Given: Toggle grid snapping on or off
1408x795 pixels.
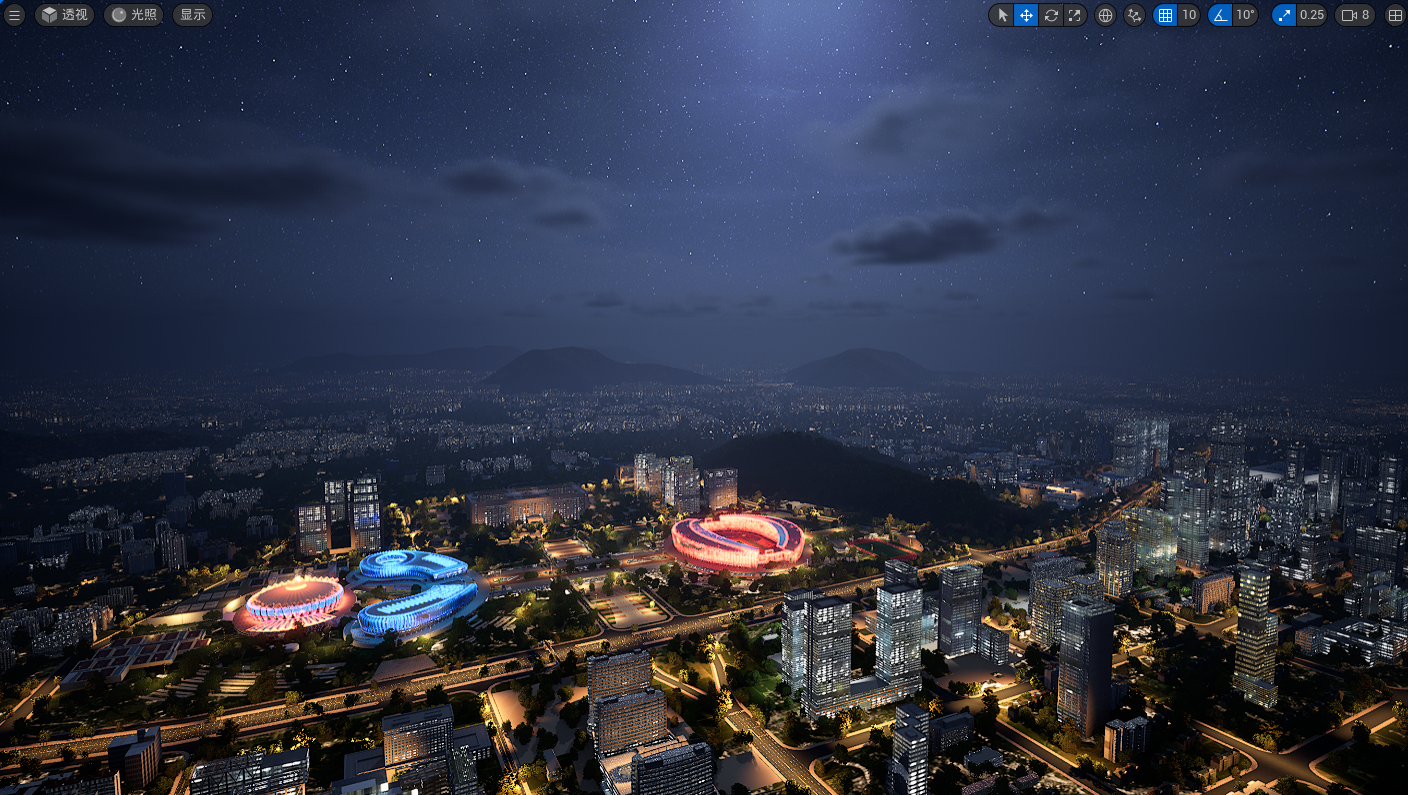Looking at the screenshot, I should [1165, 15].
